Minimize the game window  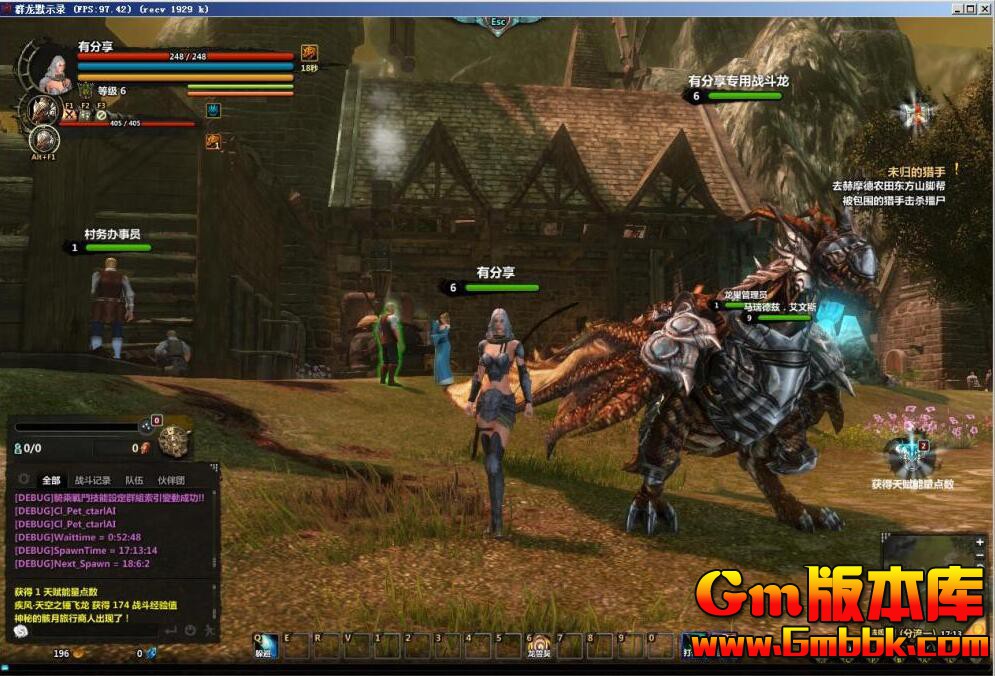[958, 8]
